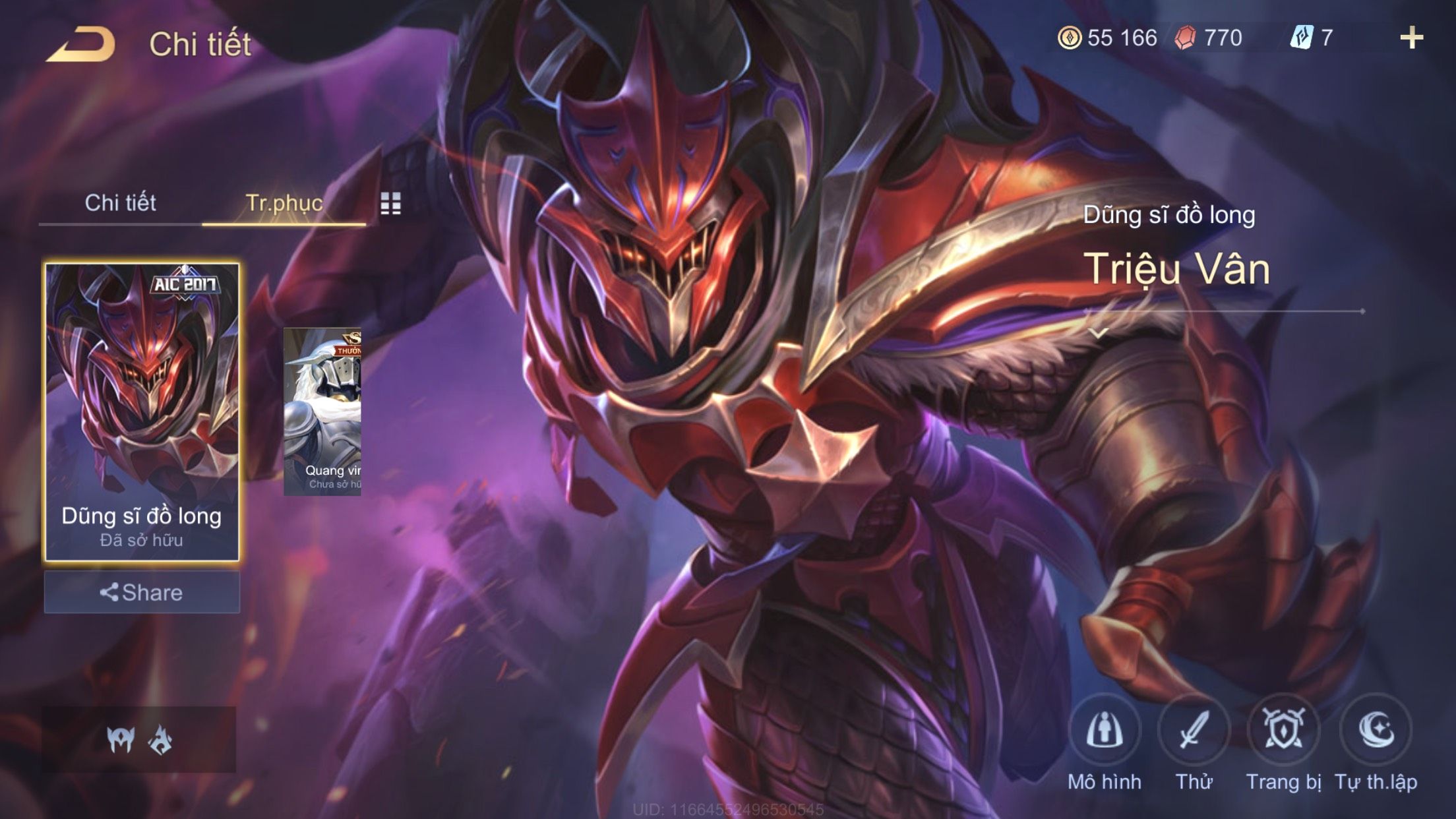The image size is (1456, 819).
Task: Tap the red ruby currency icon
Action: (x=1185, y=38)
